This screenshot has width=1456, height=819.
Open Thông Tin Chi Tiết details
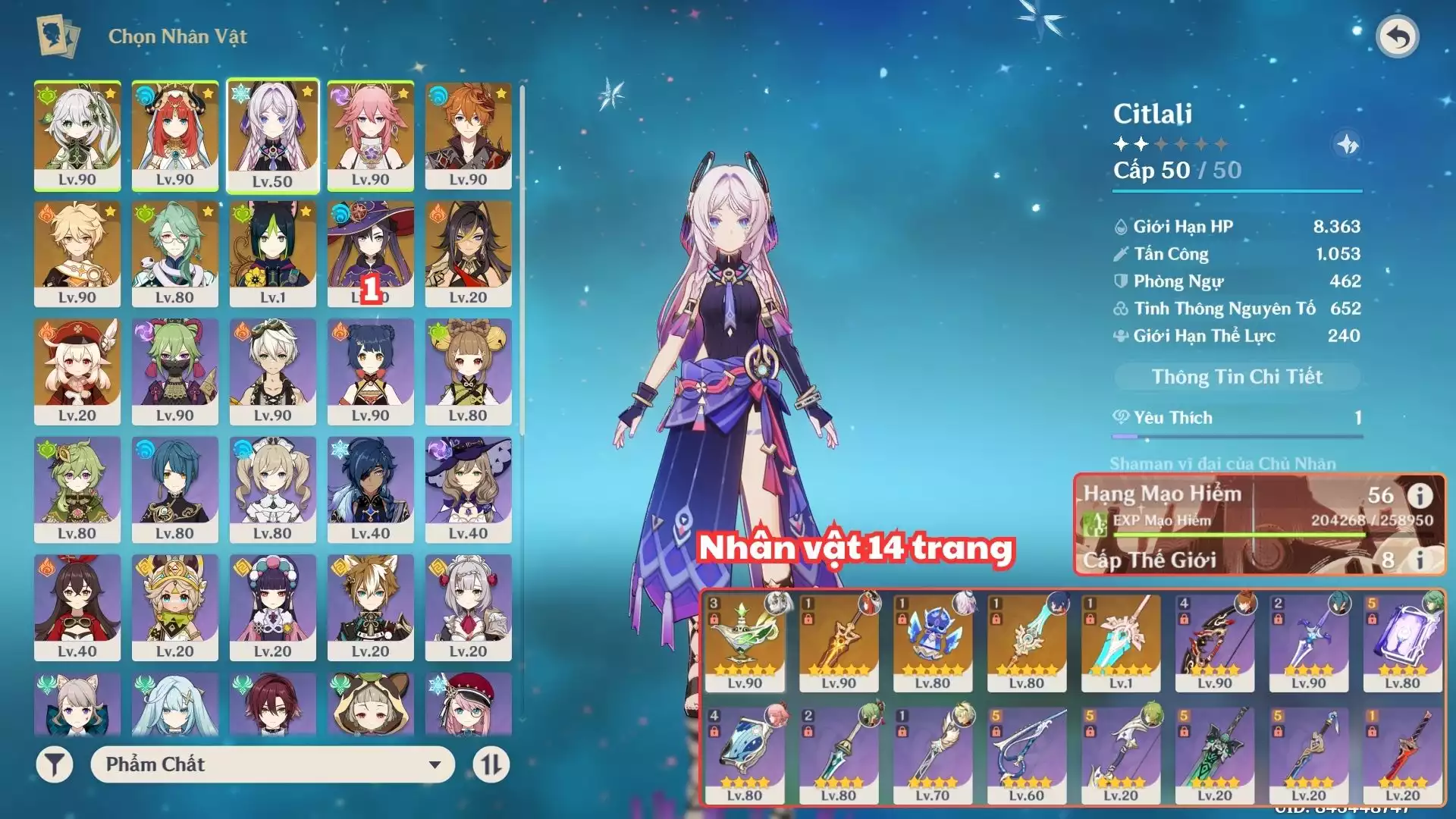pyautogui.click(x=1236, y=377)
